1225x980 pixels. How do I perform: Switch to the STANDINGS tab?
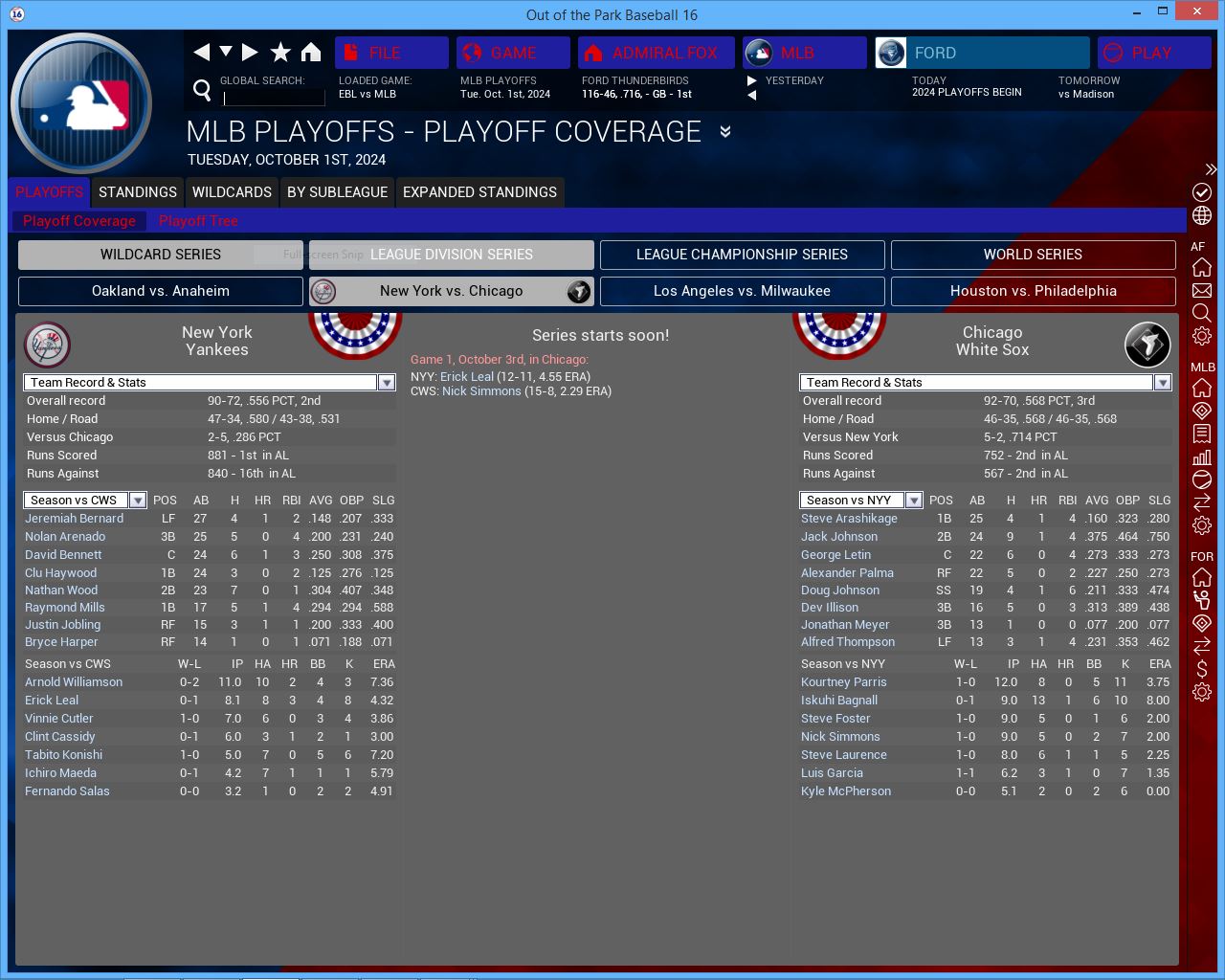pos(138,192)
